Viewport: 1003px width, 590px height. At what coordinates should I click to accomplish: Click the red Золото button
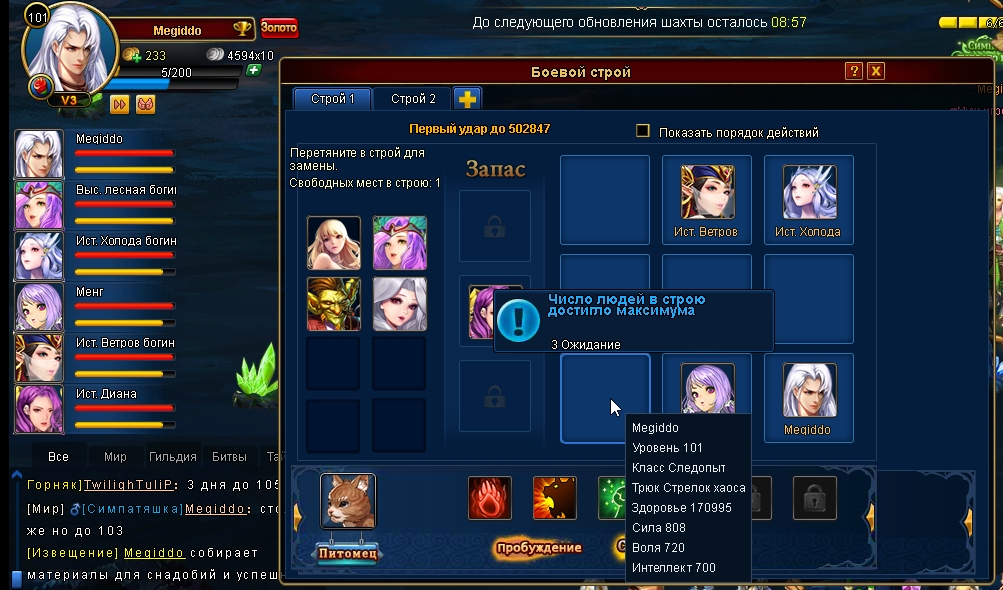[279, 28]
